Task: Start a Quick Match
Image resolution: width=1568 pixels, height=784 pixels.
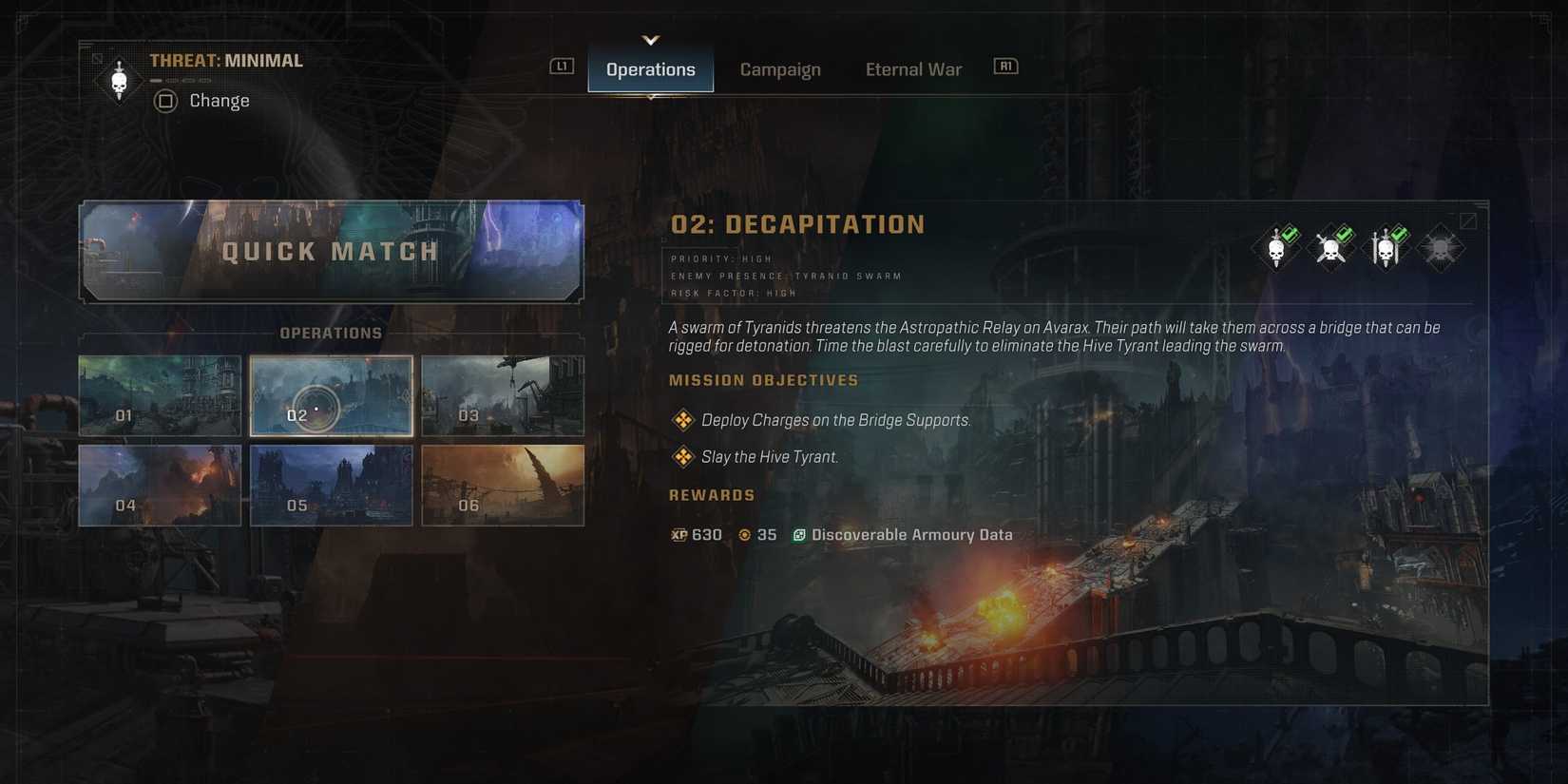Action: pos(330,251)
